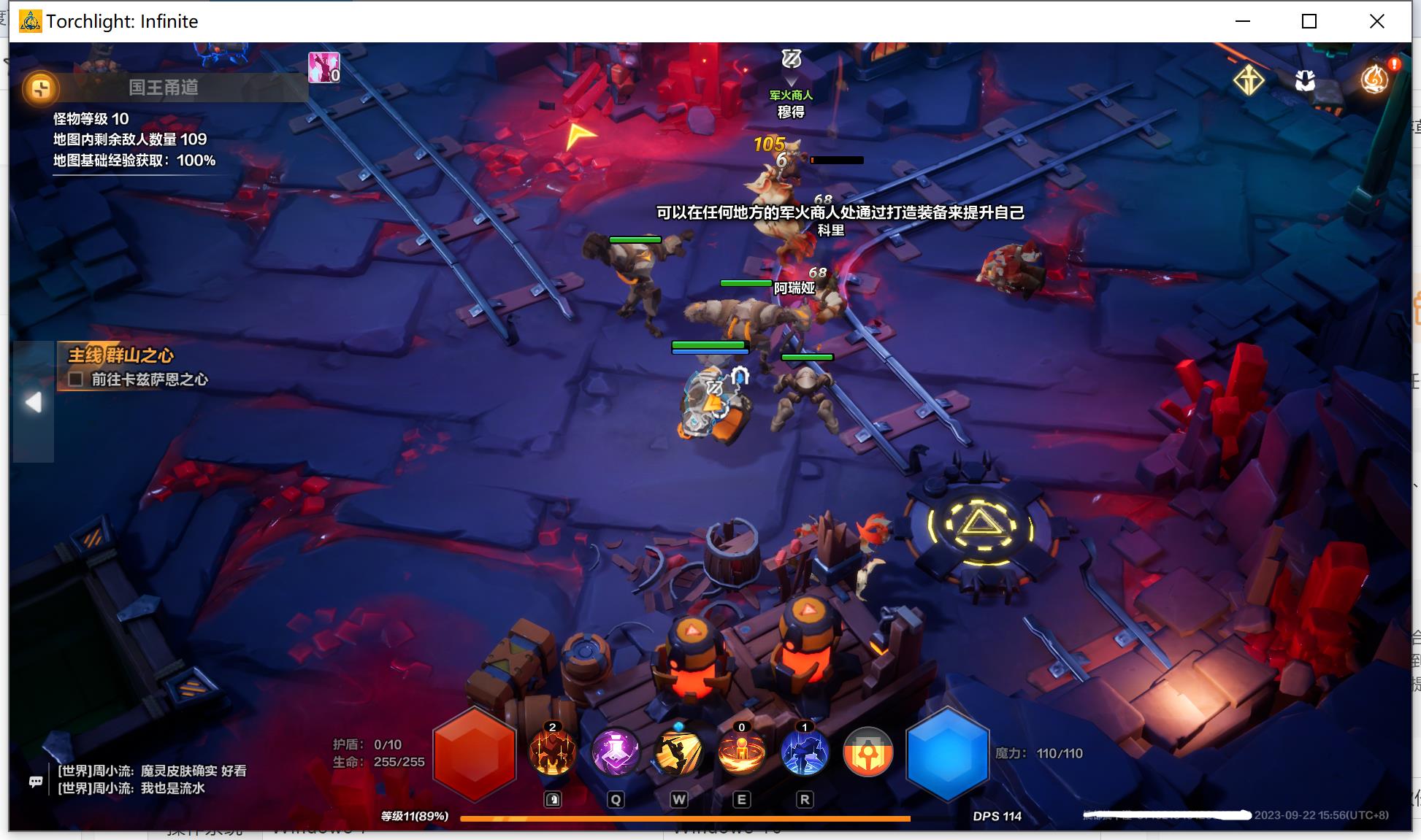Activate the fiery golem summon skill
The width and height of the screenshot is (1421, 840).
(552, 752)
